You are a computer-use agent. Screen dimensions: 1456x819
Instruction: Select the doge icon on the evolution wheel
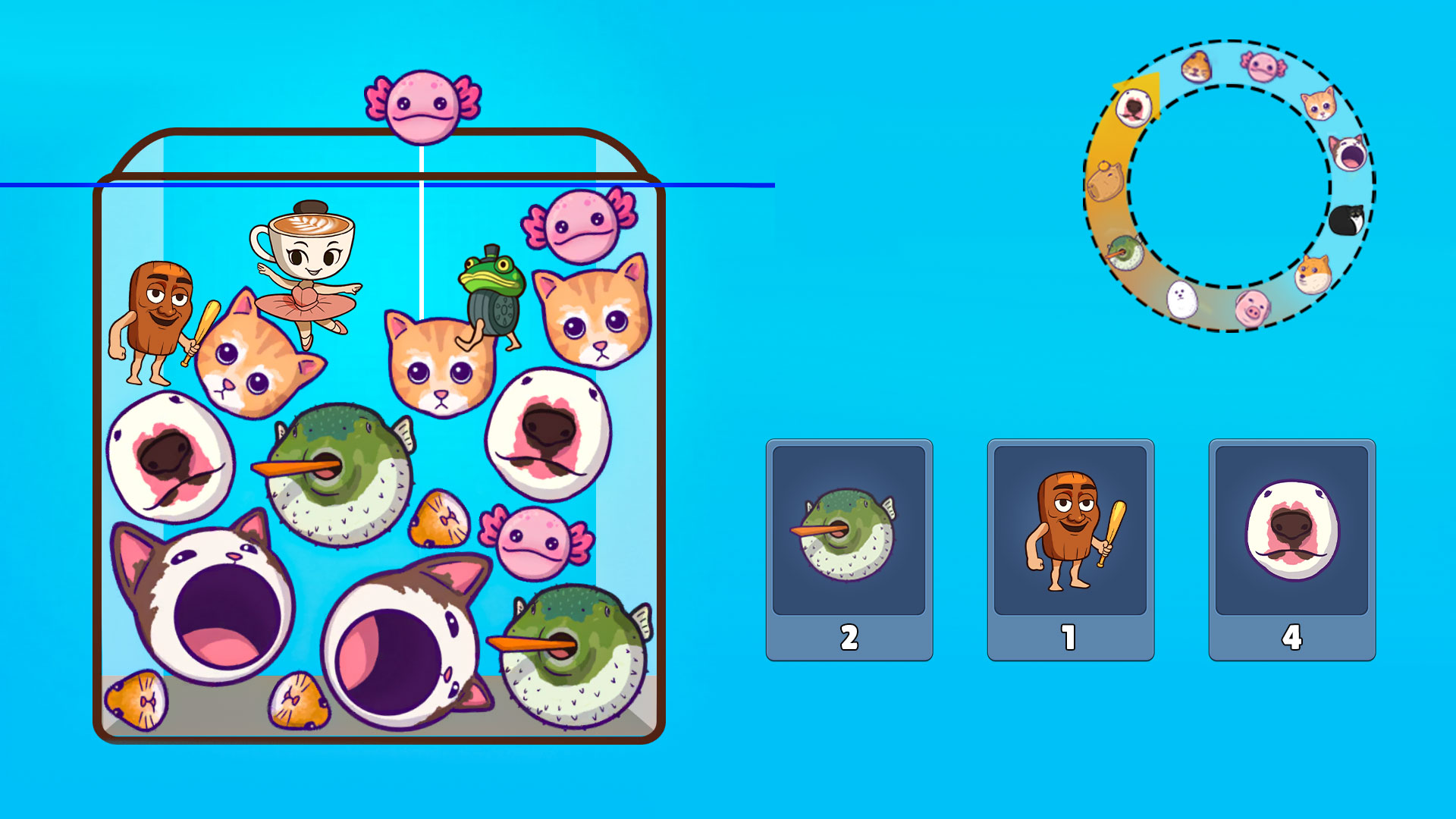click(1313, 274)
